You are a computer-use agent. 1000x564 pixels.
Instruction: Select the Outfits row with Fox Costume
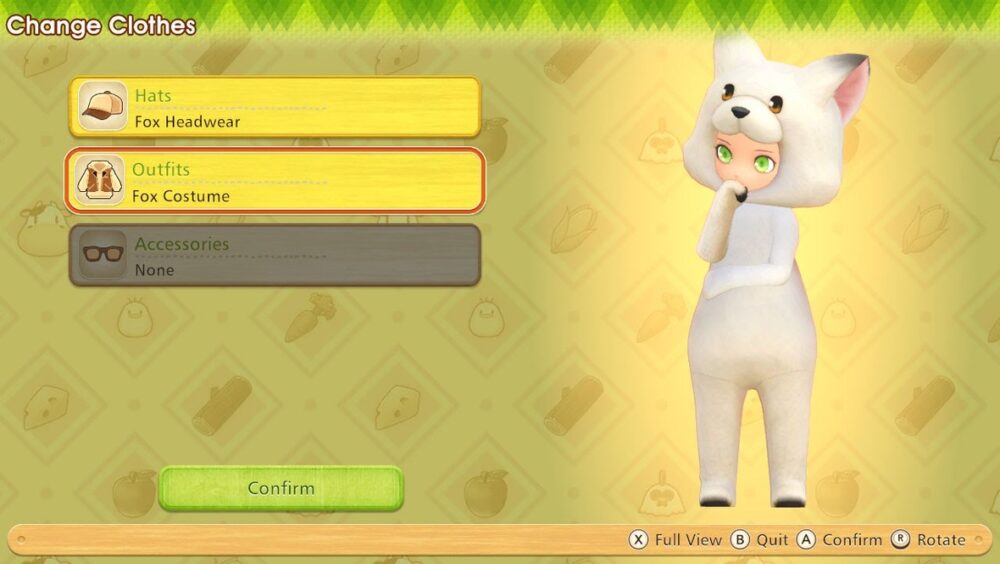pyautogui.click(x=275, y=181)
